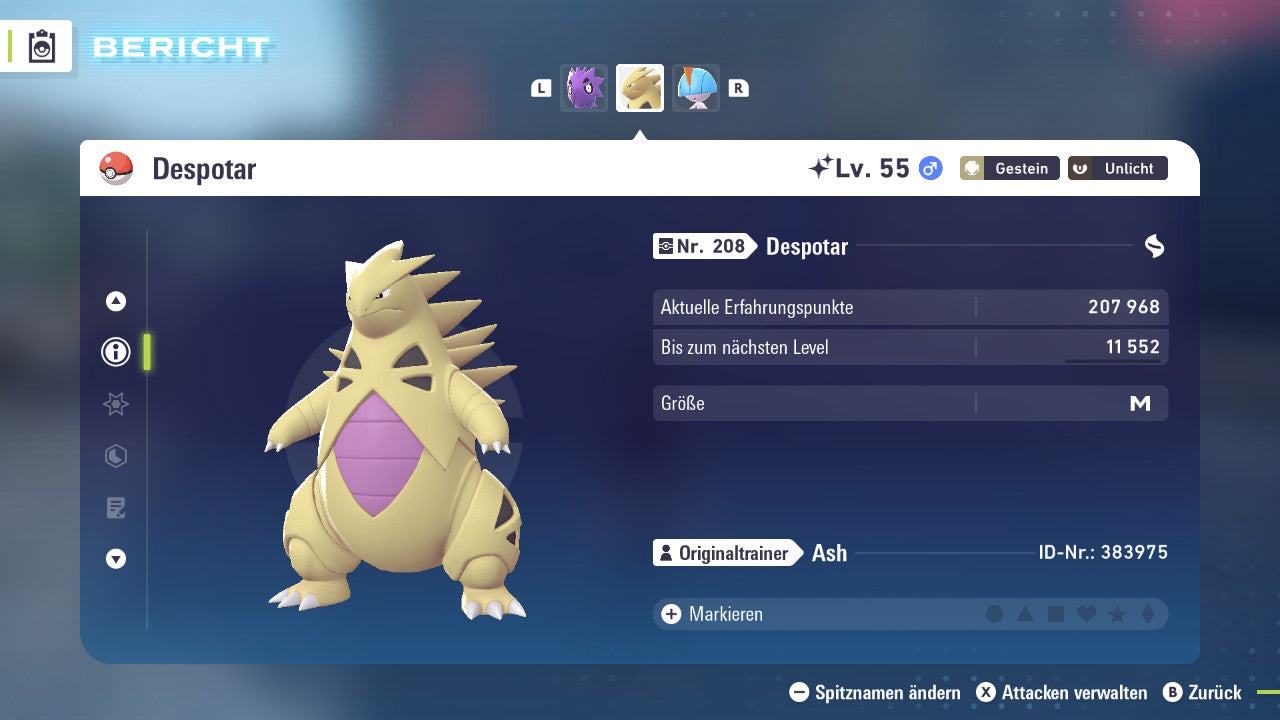This screenshot has height=720, width=1280.
Task: Open the Markieren marking row
Action: click(x=712, y=614)
